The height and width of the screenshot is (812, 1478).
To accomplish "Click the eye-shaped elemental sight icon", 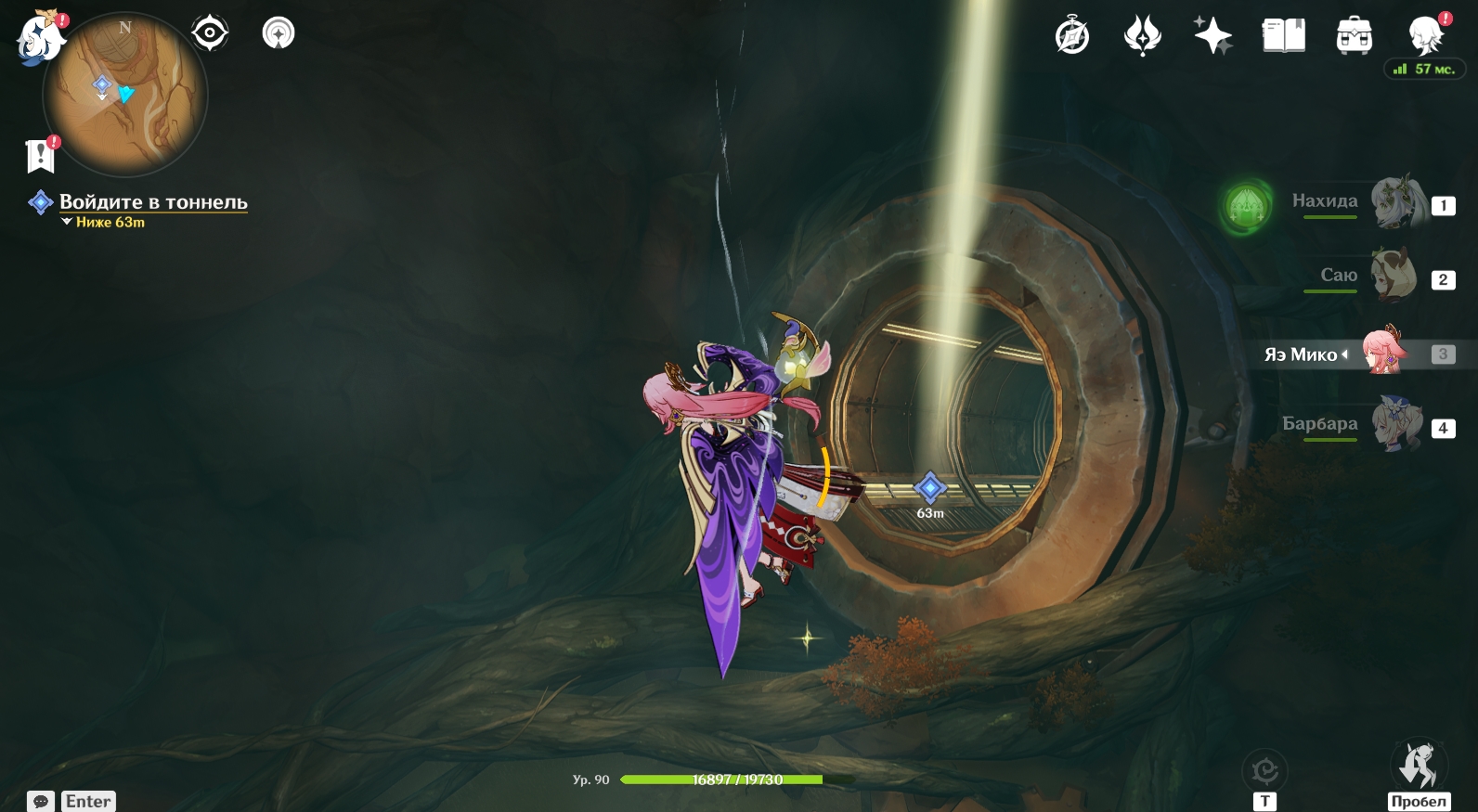I will (x=210, y=34).
